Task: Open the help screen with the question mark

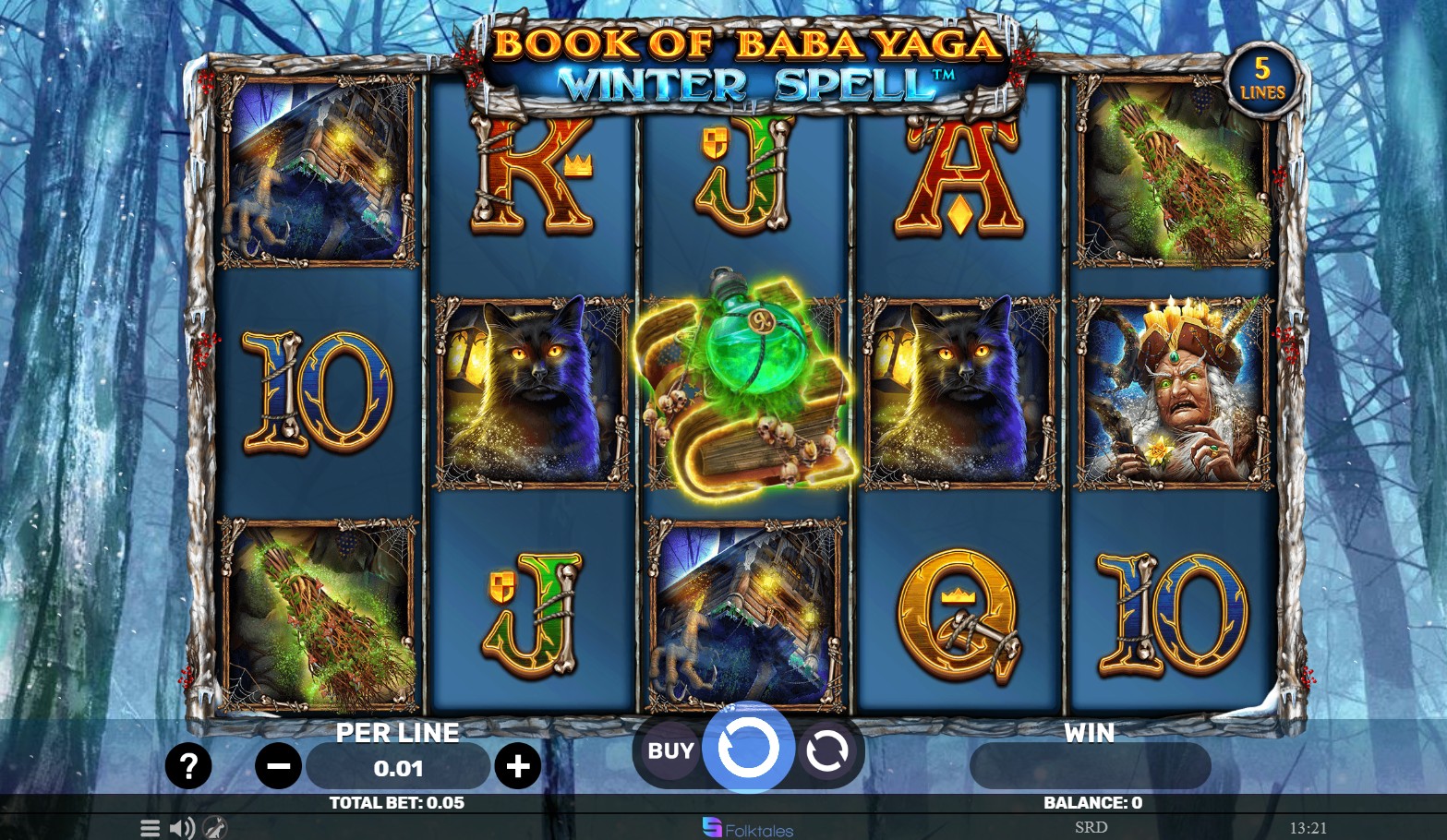Action: (188, 766)
